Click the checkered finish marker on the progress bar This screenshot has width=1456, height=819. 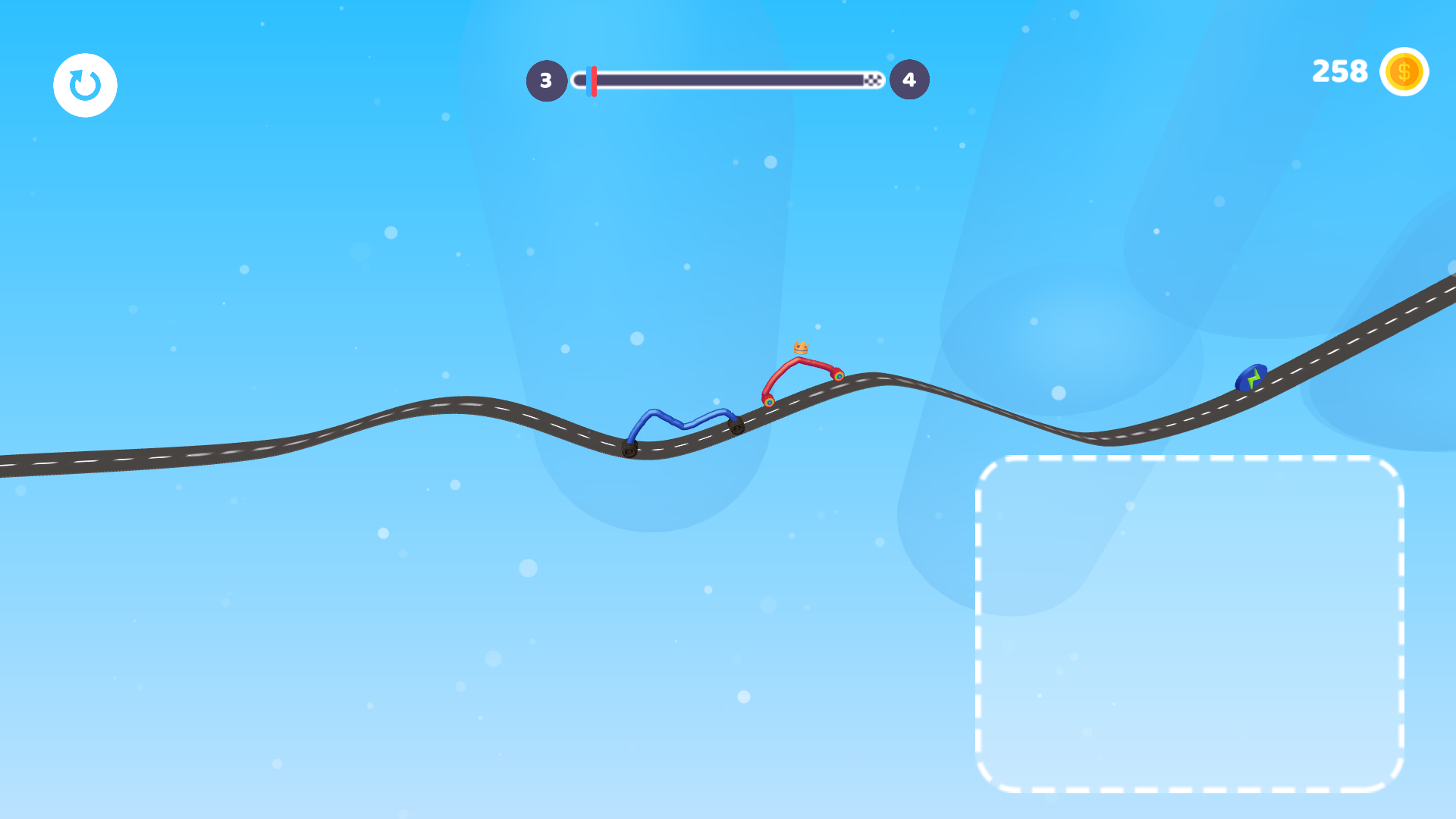(872, 79)
